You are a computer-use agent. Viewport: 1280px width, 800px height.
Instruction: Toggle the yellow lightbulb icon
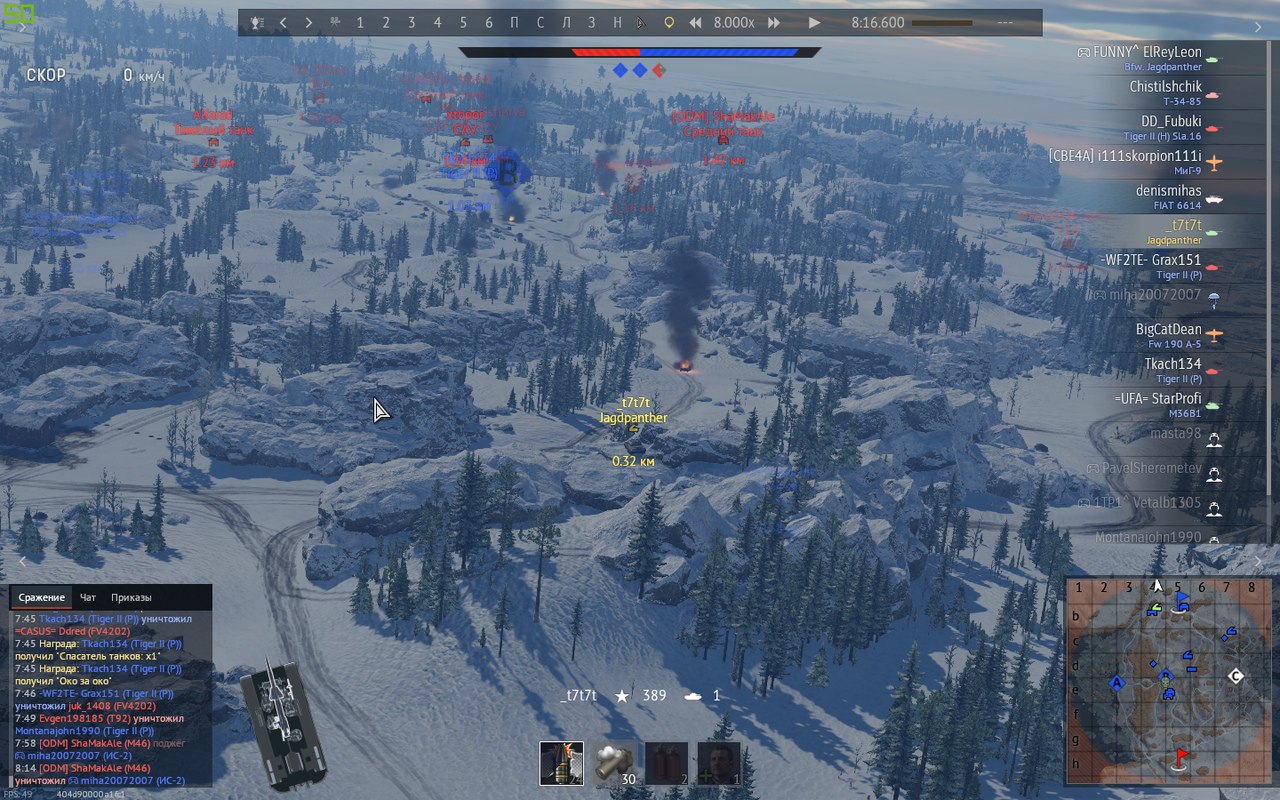(x=669, y=23)
